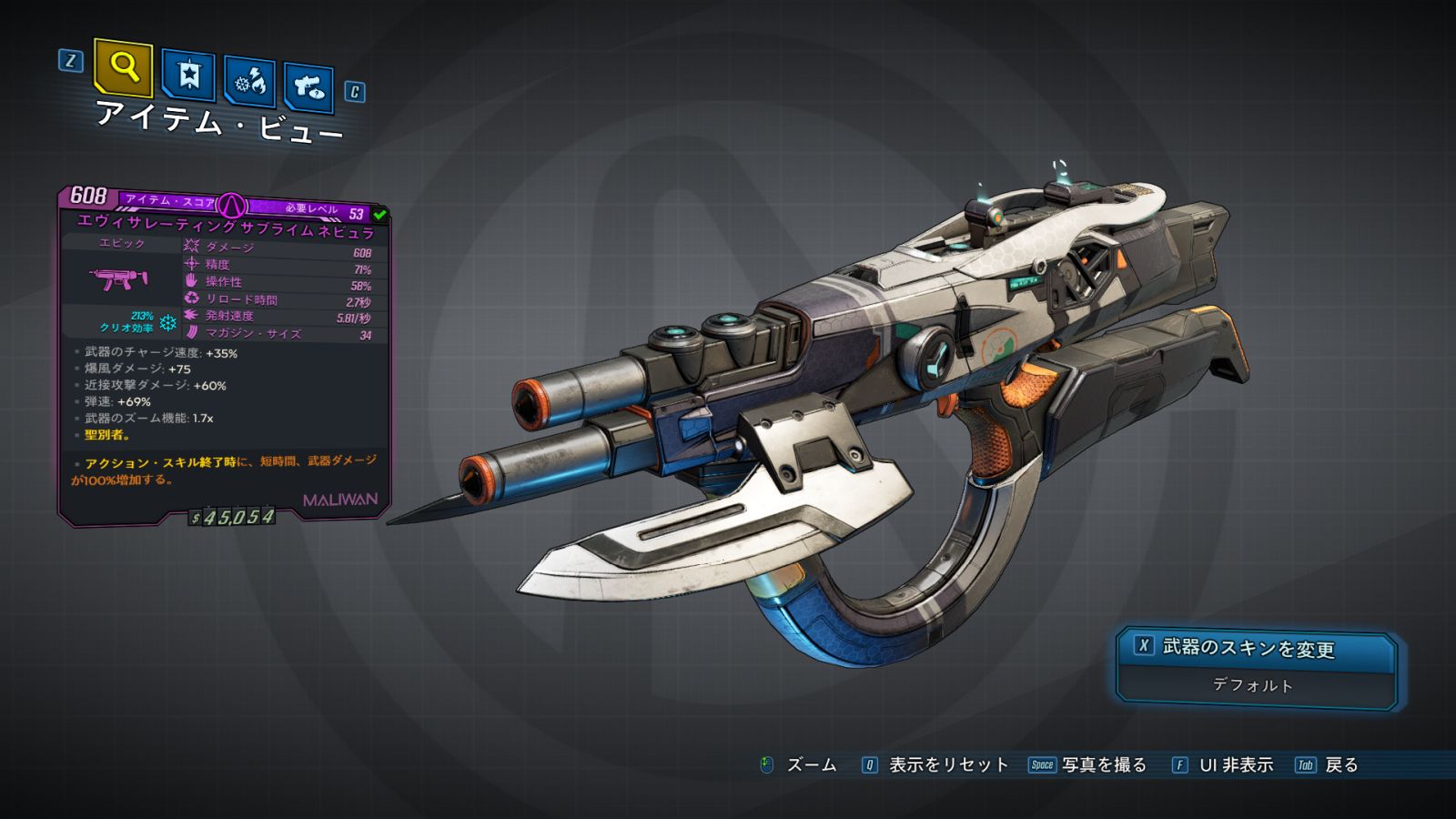The height and width of the screenshot is (819, 1456).
Task: Select the magnifying glass item view tab
Action: 123,67
